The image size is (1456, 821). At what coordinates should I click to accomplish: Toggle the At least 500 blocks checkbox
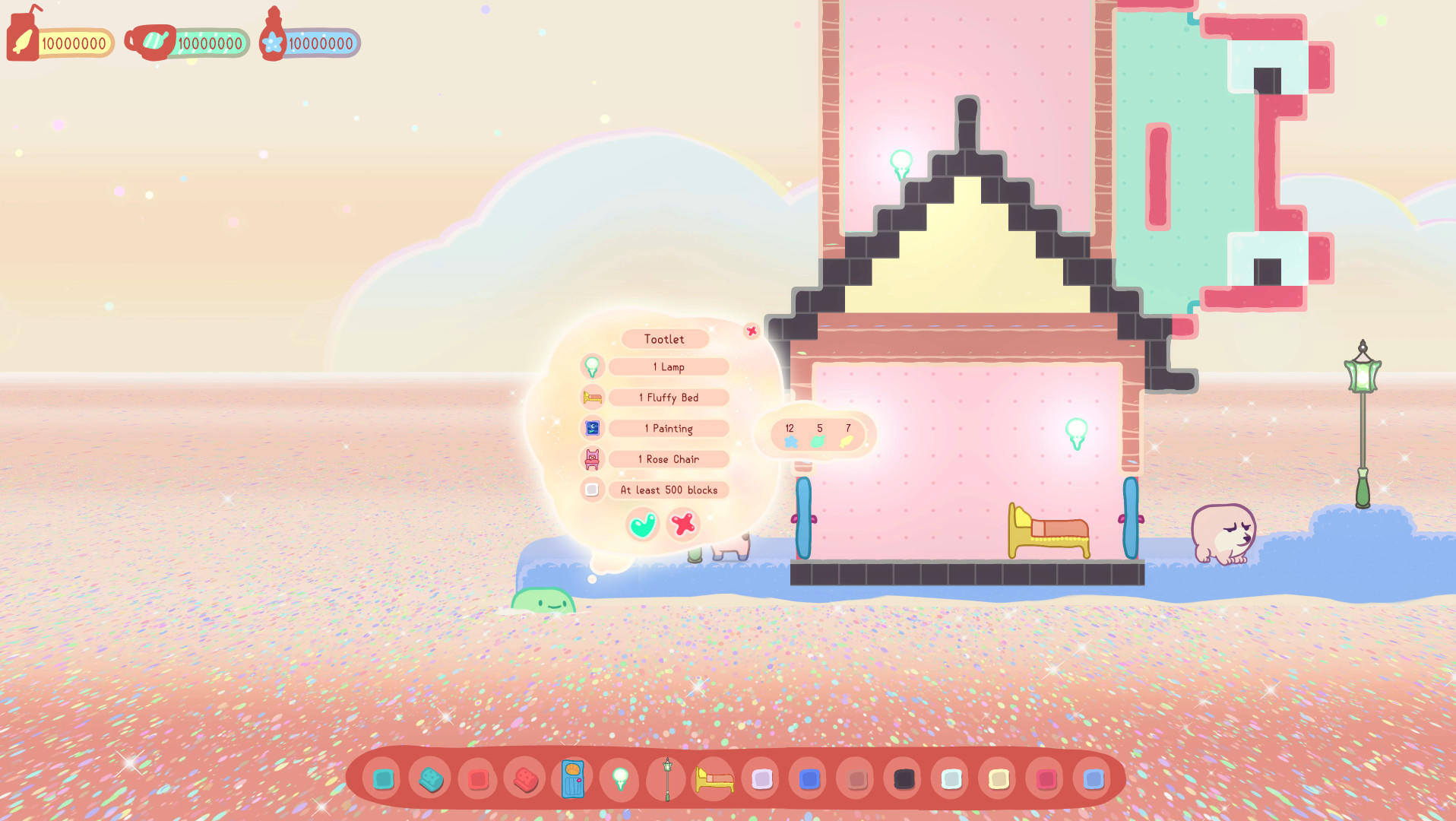pos(593,490)
